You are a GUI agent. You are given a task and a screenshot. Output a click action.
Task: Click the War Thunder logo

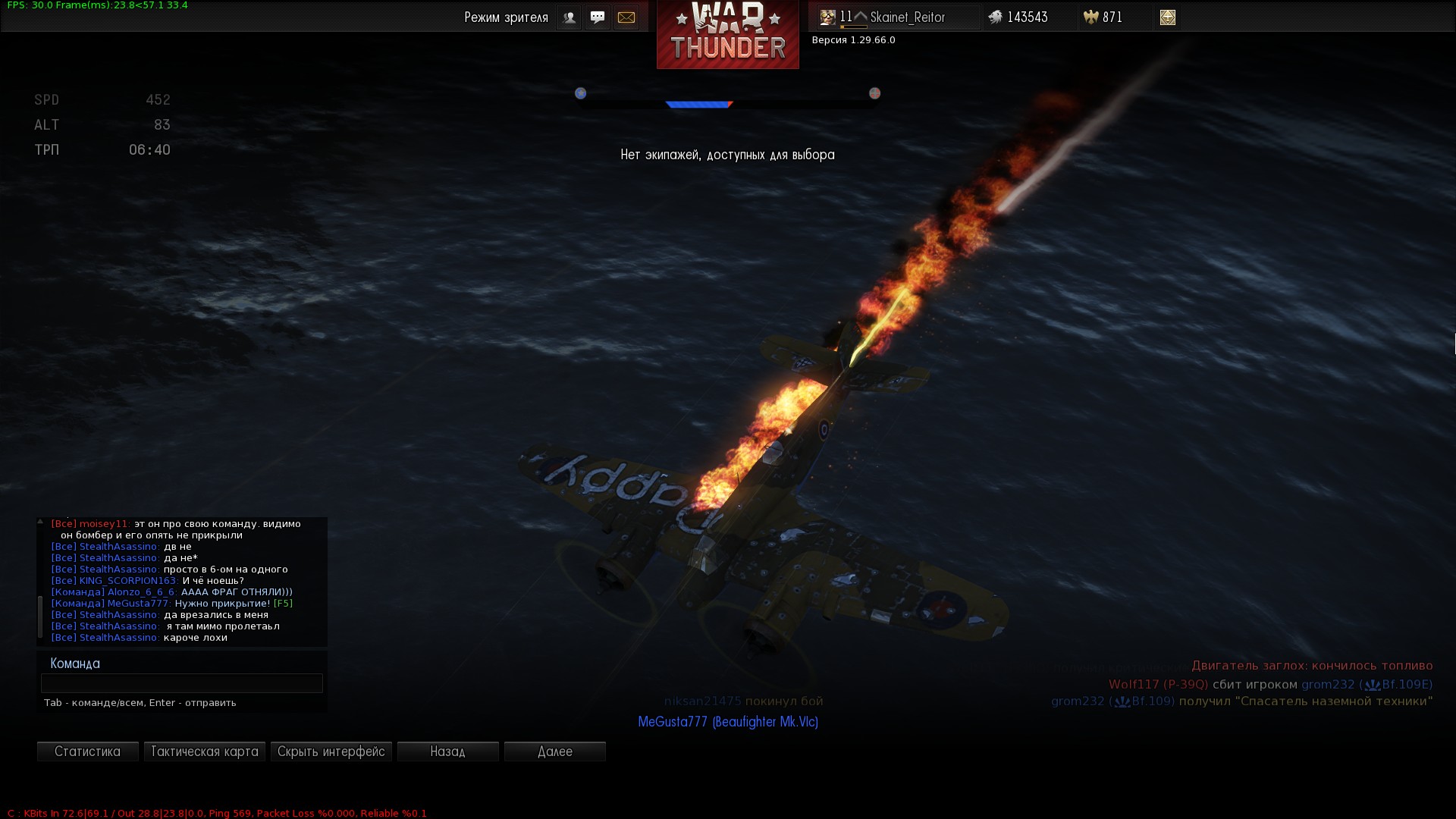point(728,34)
